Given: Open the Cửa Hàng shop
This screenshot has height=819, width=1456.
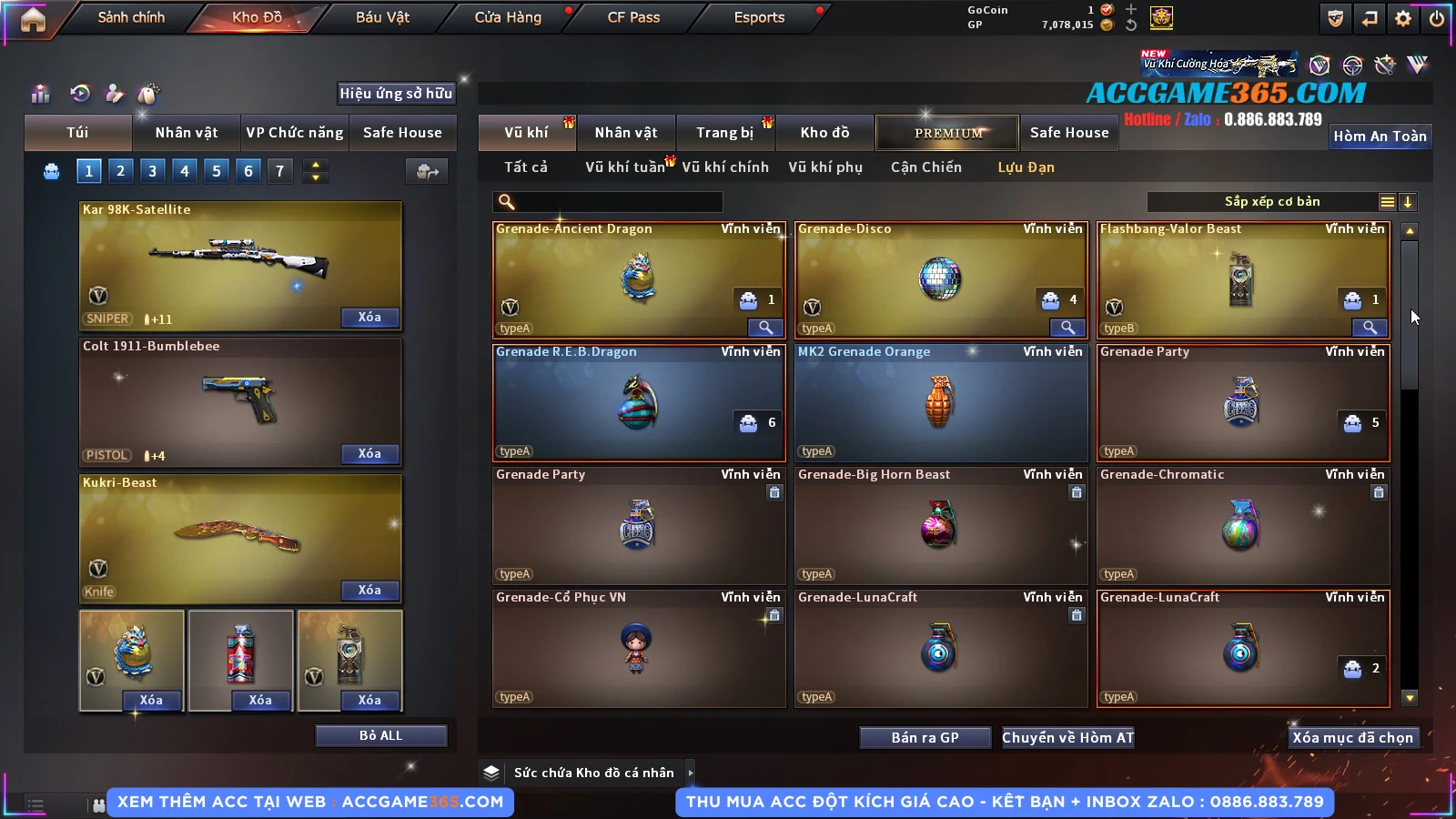Looking at the screenshot, I should pyautogui.click(x=508, y=17).
